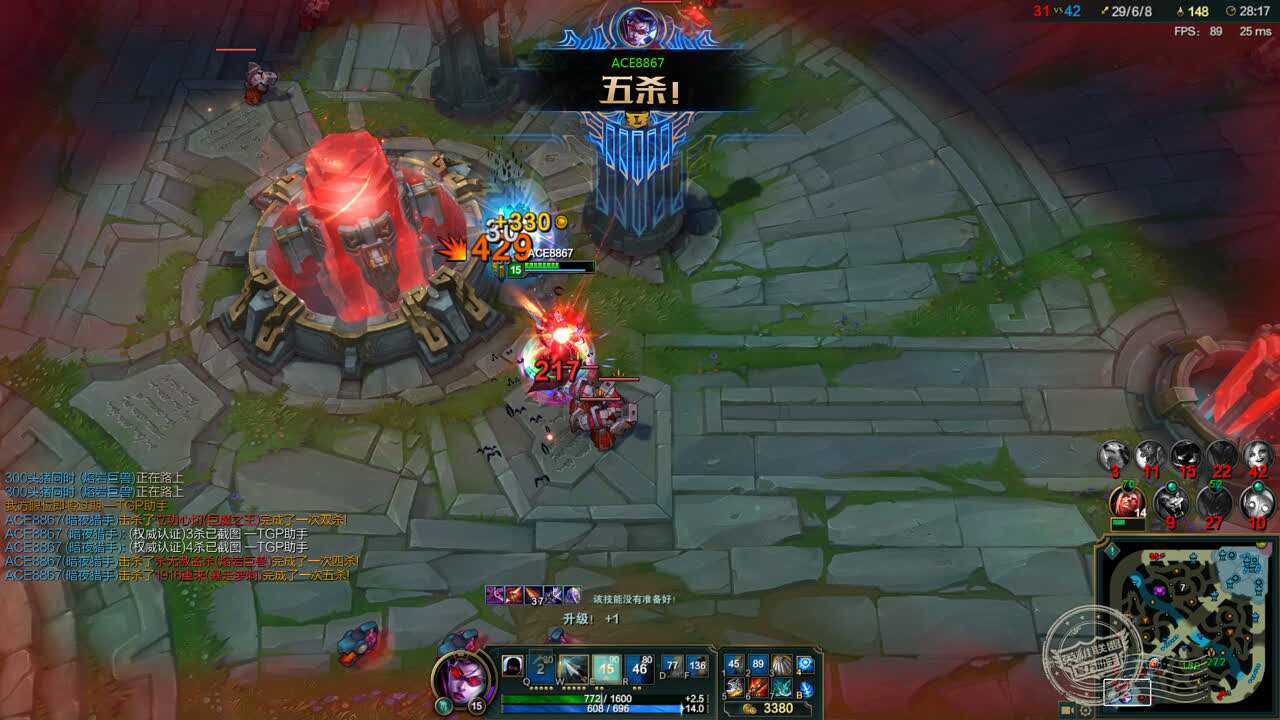
Task: Select the item in slot 2
Action: [758, 665]
